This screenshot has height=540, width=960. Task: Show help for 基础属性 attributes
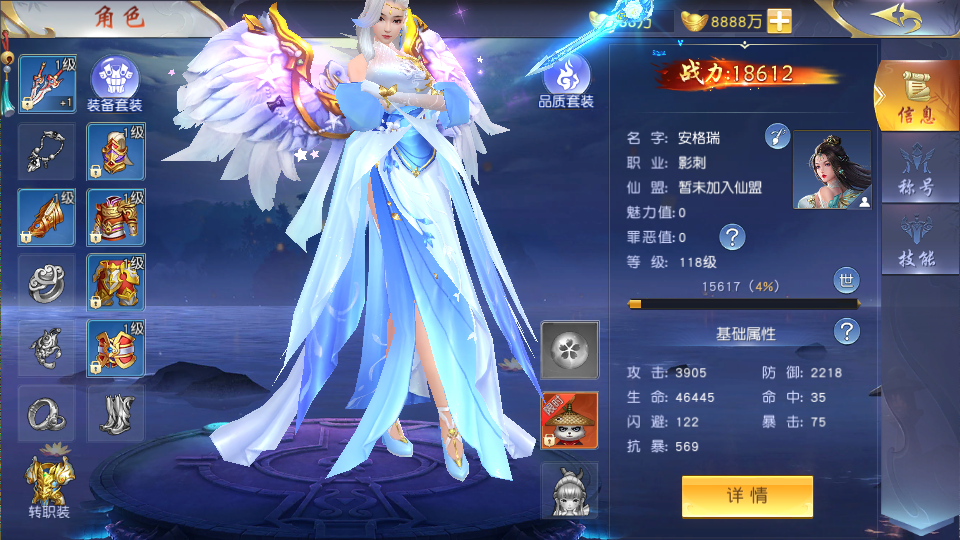[847, 332]
